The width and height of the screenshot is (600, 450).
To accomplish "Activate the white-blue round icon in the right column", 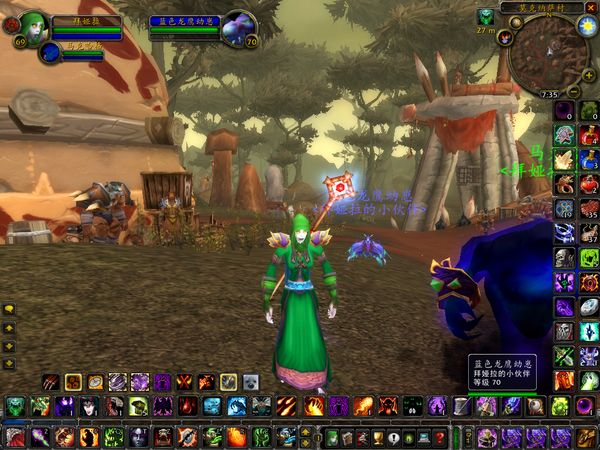I will 589,308.
